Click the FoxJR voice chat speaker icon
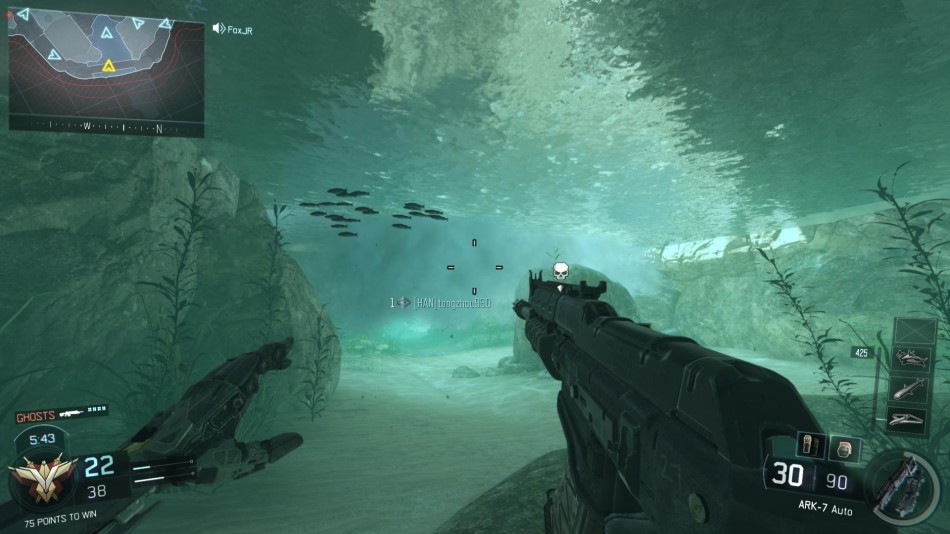This screenshot has height=534, width=950. 218,28
